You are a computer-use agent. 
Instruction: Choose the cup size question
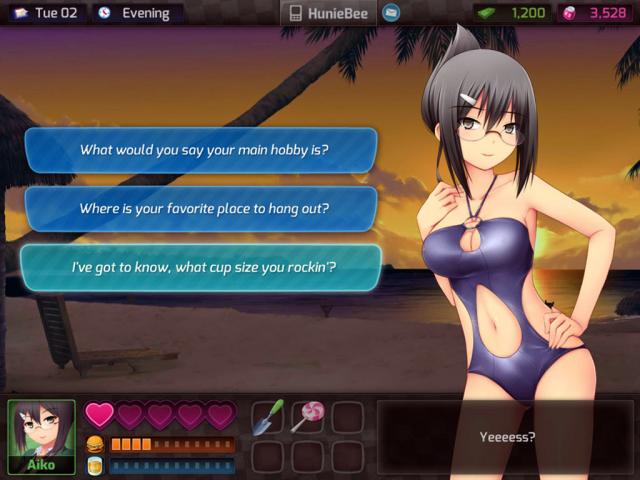204,268
